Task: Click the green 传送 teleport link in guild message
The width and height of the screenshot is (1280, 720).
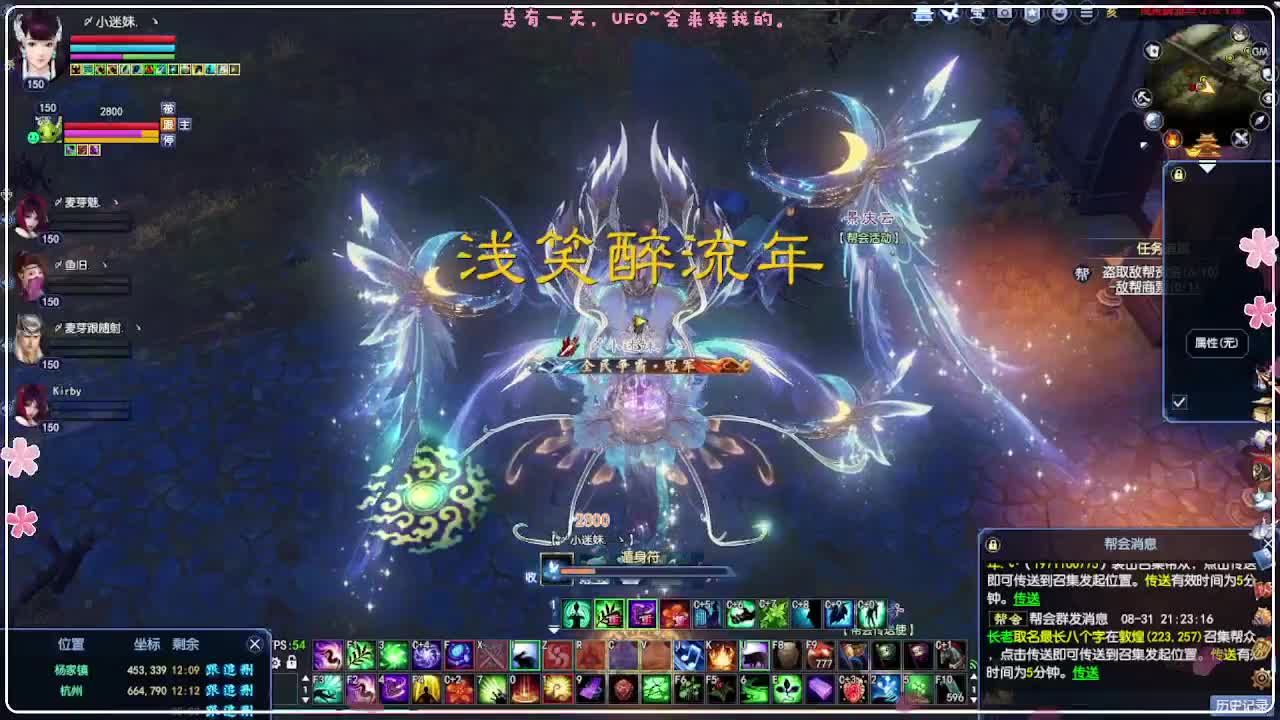Action: click(x=1086, y=673)
